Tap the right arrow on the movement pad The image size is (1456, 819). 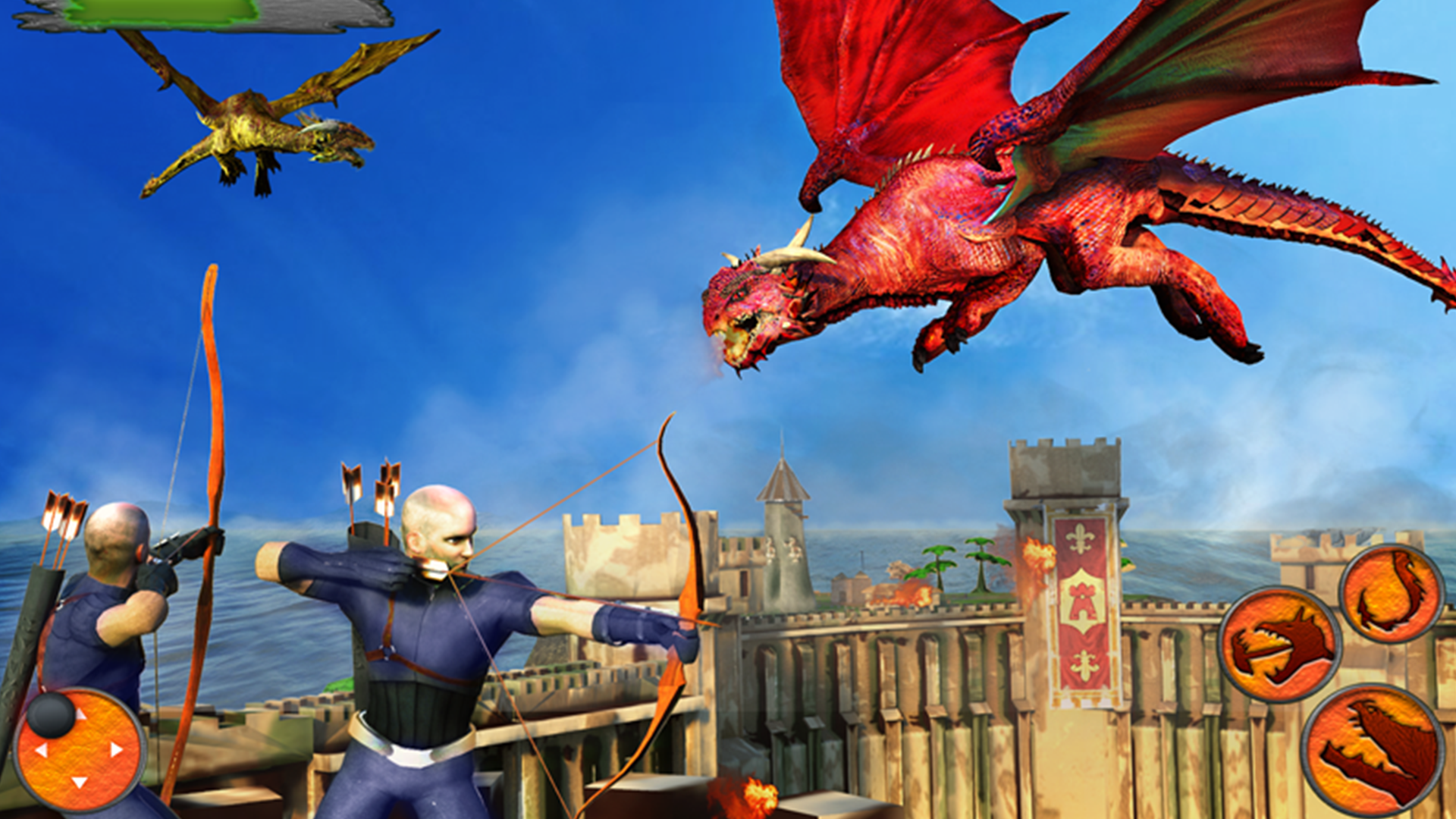pyautogui.click(x=115, y=749)
